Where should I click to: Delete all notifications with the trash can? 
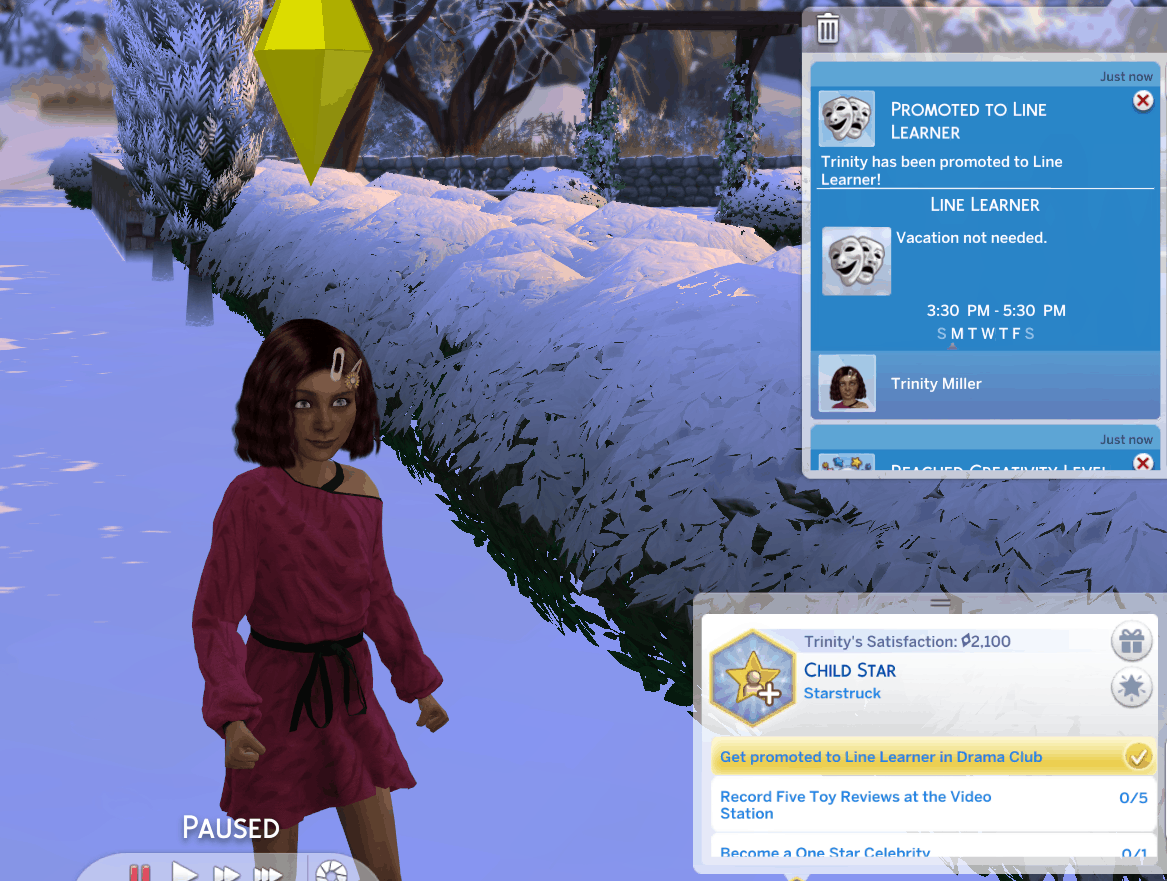coord(828,29)
